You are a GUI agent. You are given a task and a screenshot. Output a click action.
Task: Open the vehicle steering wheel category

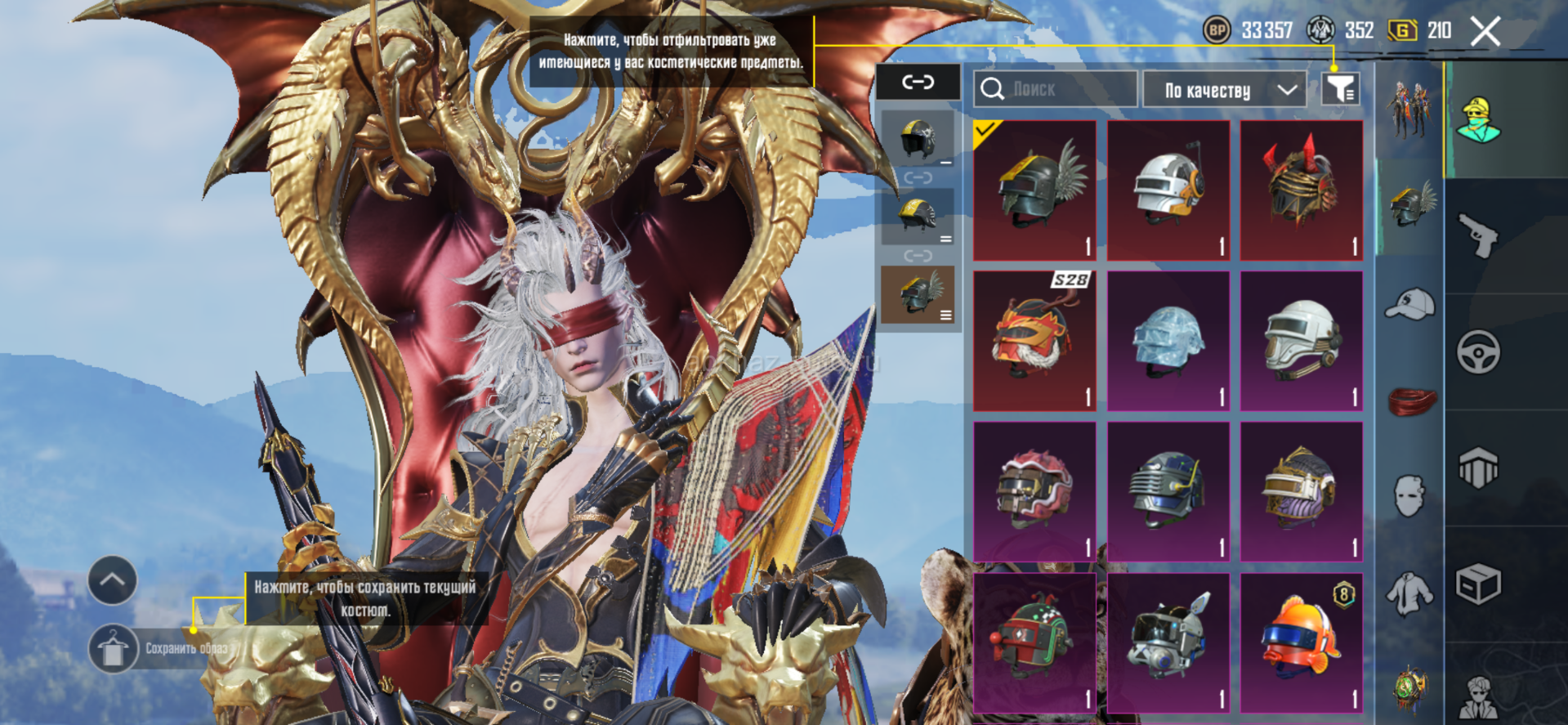1479,352
